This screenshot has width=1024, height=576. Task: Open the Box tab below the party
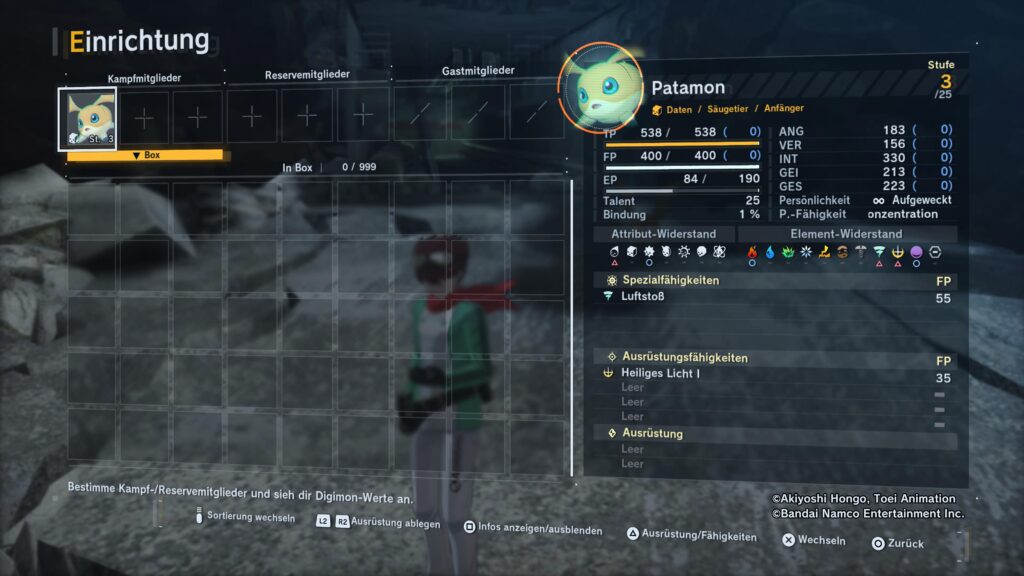145,156
